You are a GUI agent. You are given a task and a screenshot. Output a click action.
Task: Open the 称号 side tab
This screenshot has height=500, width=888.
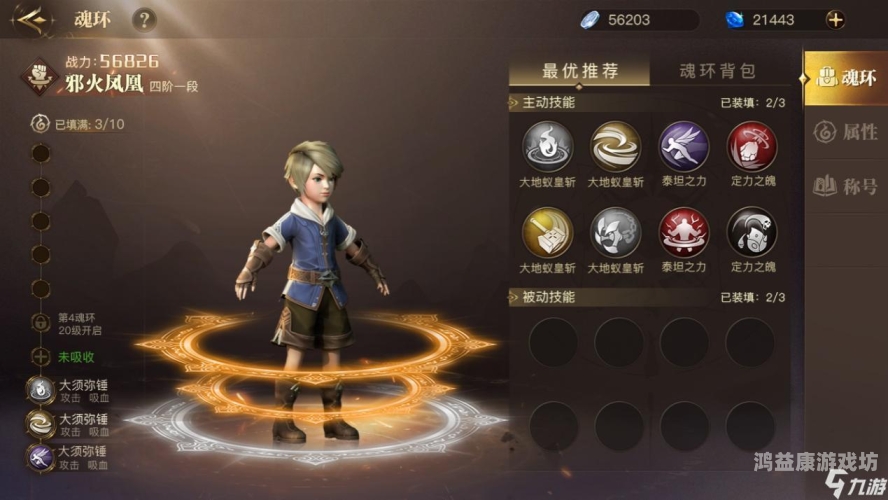845,185
